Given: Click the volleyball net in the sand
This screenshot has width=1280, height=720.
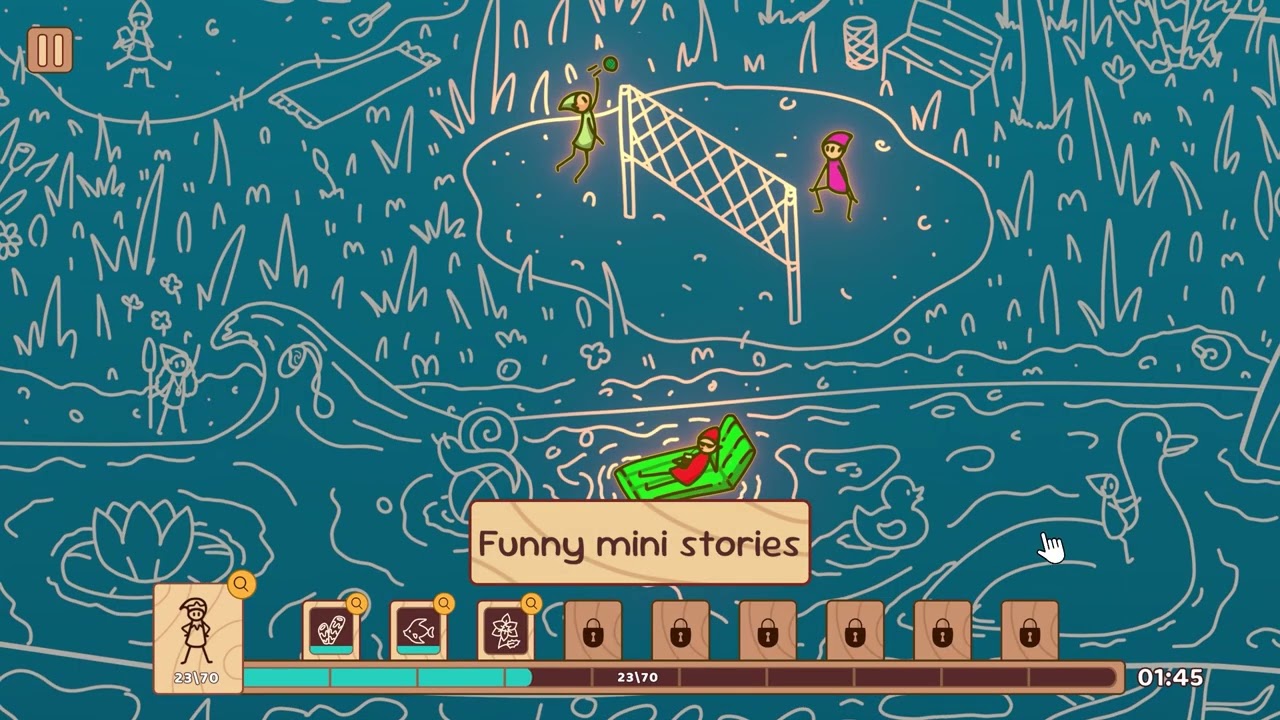Looking at the screenshot, I should (x=710, y=175).
